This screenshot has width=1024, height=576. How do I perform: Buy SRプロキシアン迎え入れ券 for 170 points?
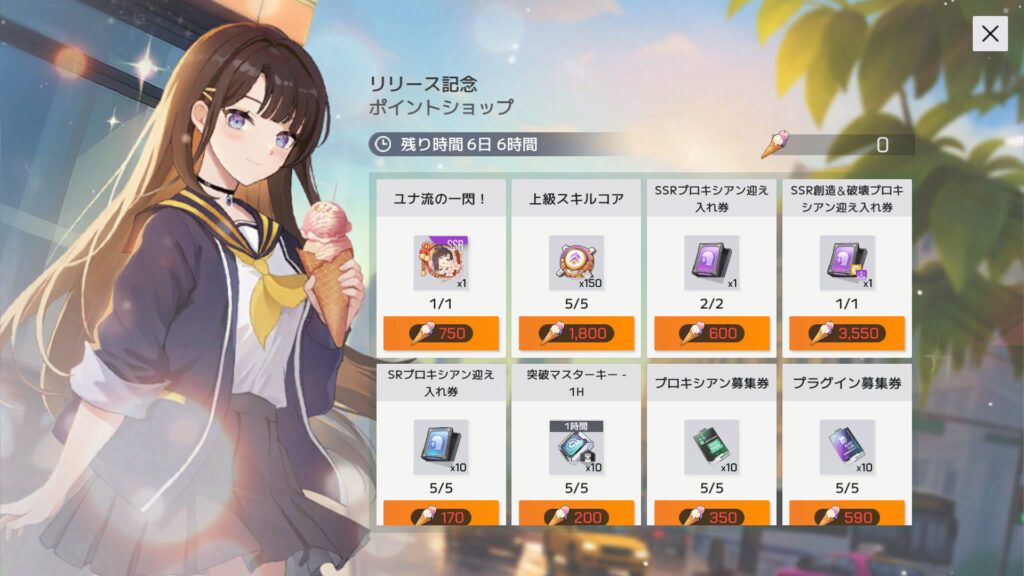pyautogui.click(x=440, y=516)
